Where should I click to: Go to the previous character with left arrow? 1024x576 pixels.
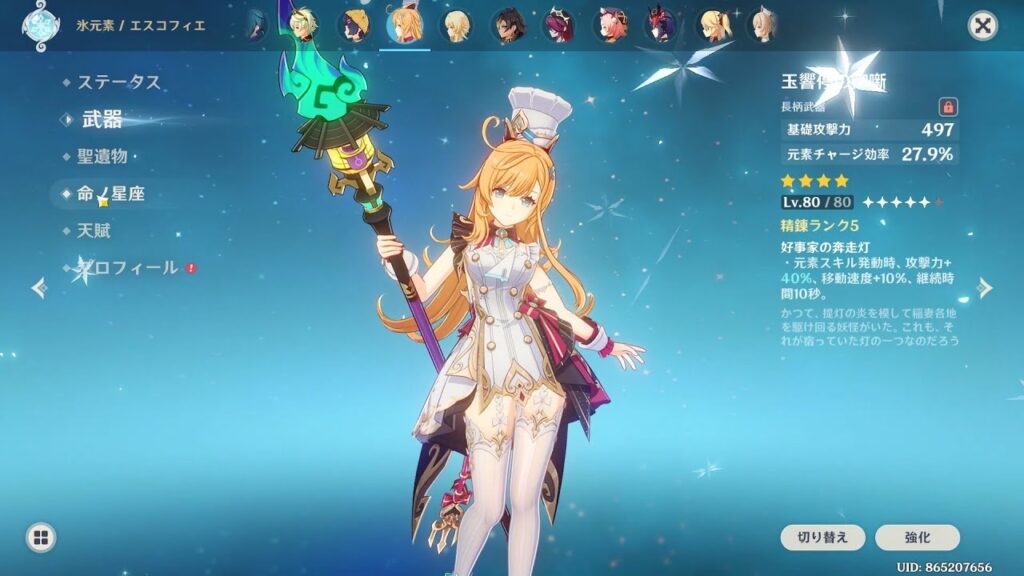point(39,288)
